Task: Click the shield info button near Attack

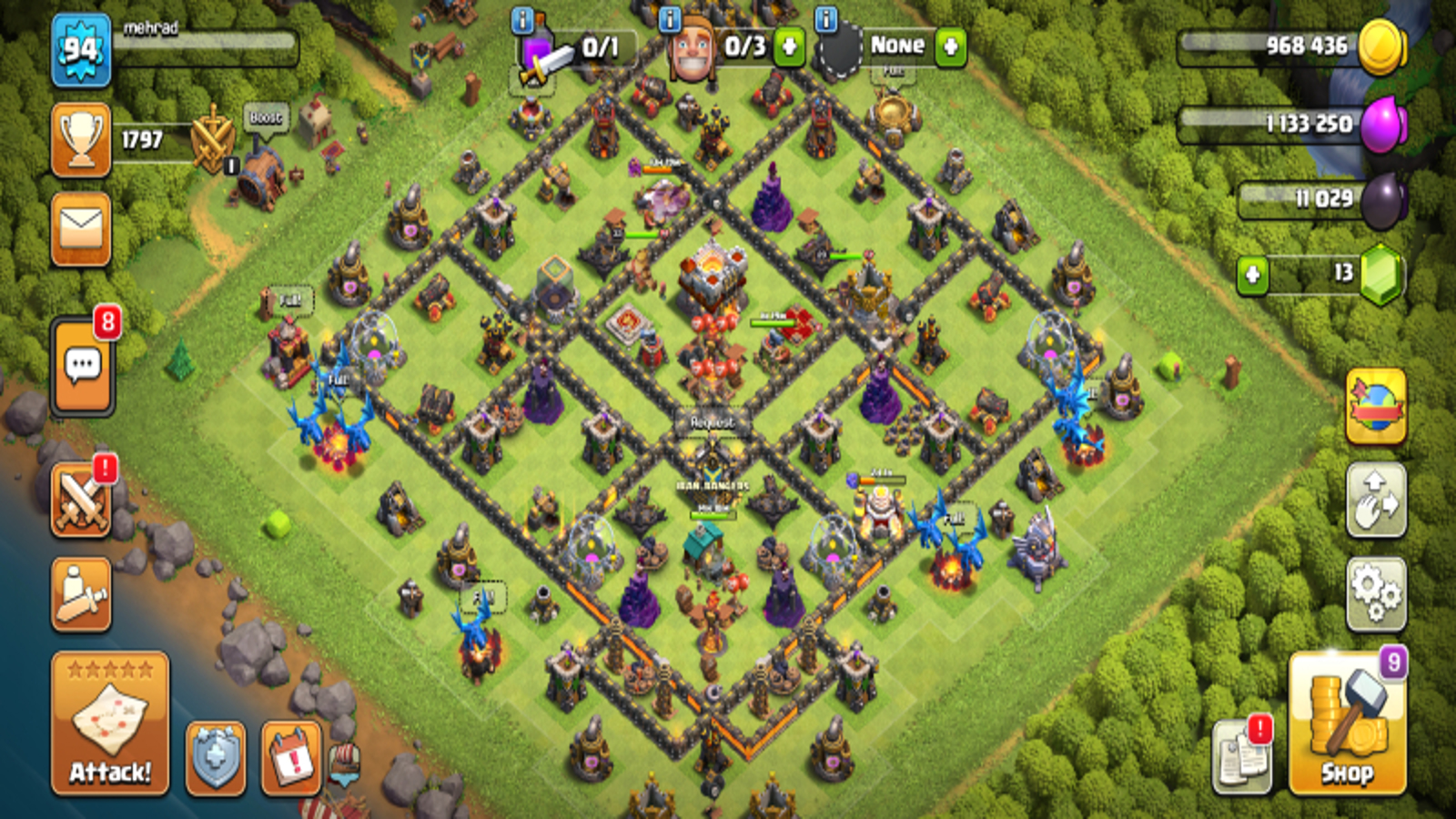Action: (216, 757)
